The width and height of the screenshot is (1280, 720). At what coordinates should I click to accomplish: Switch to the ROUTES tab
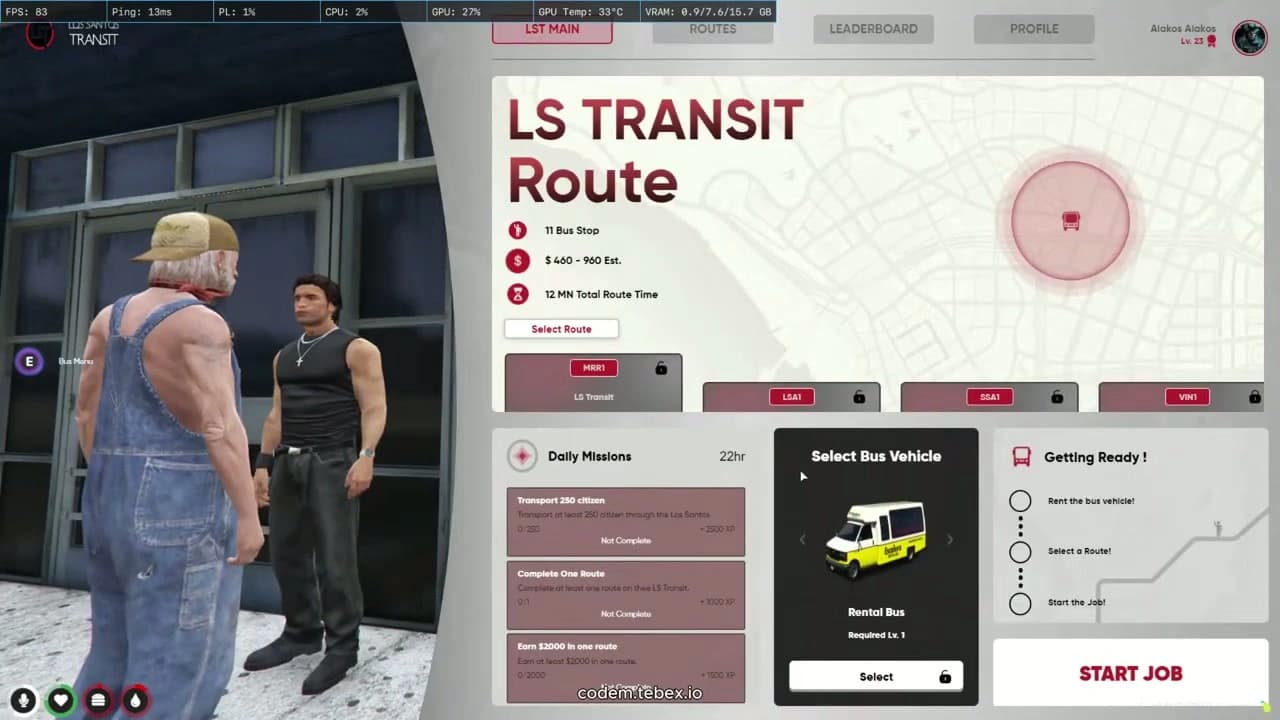pos(712,28)
